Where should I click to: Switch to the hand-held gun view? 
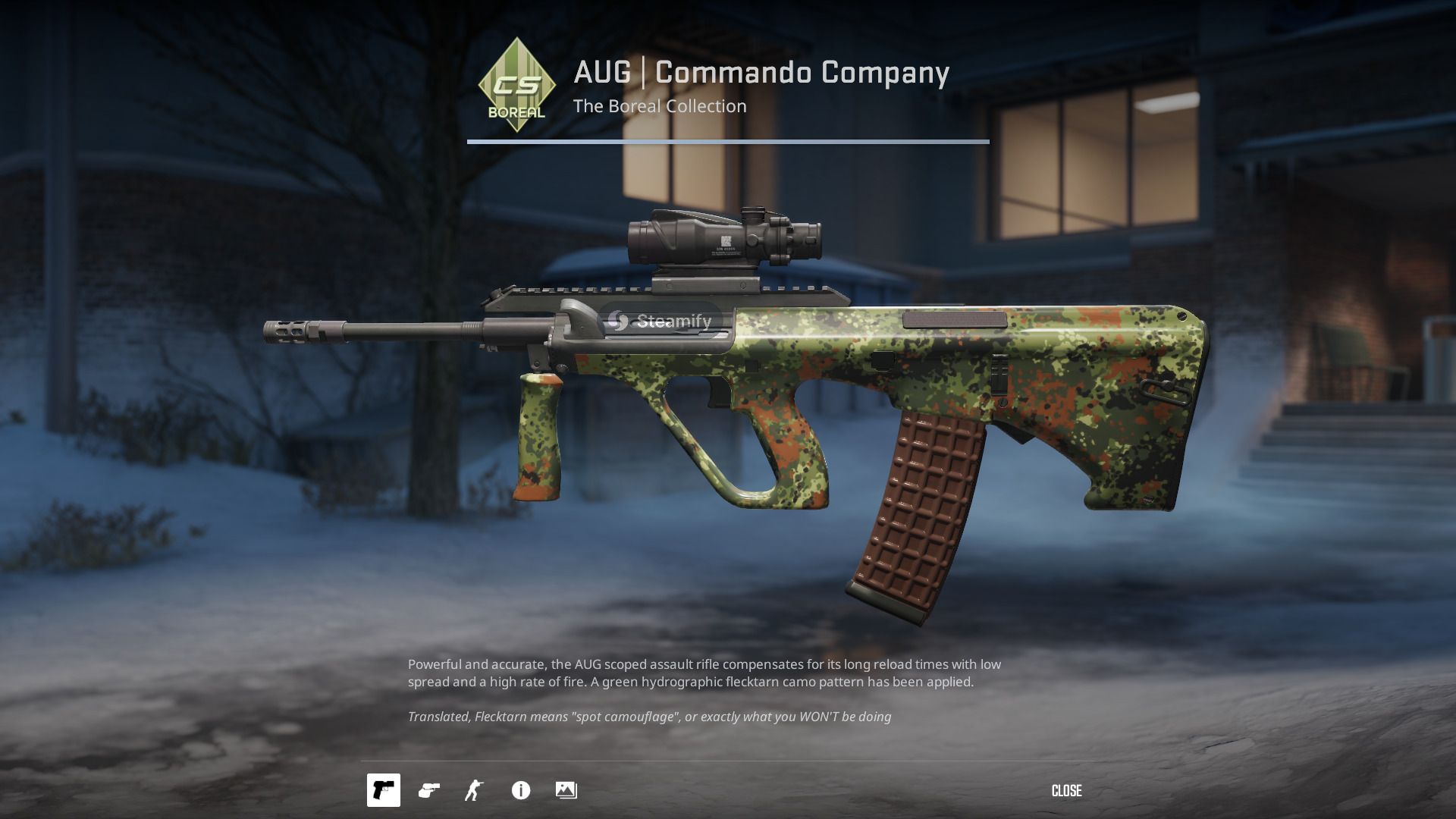[x=429, y=790]
